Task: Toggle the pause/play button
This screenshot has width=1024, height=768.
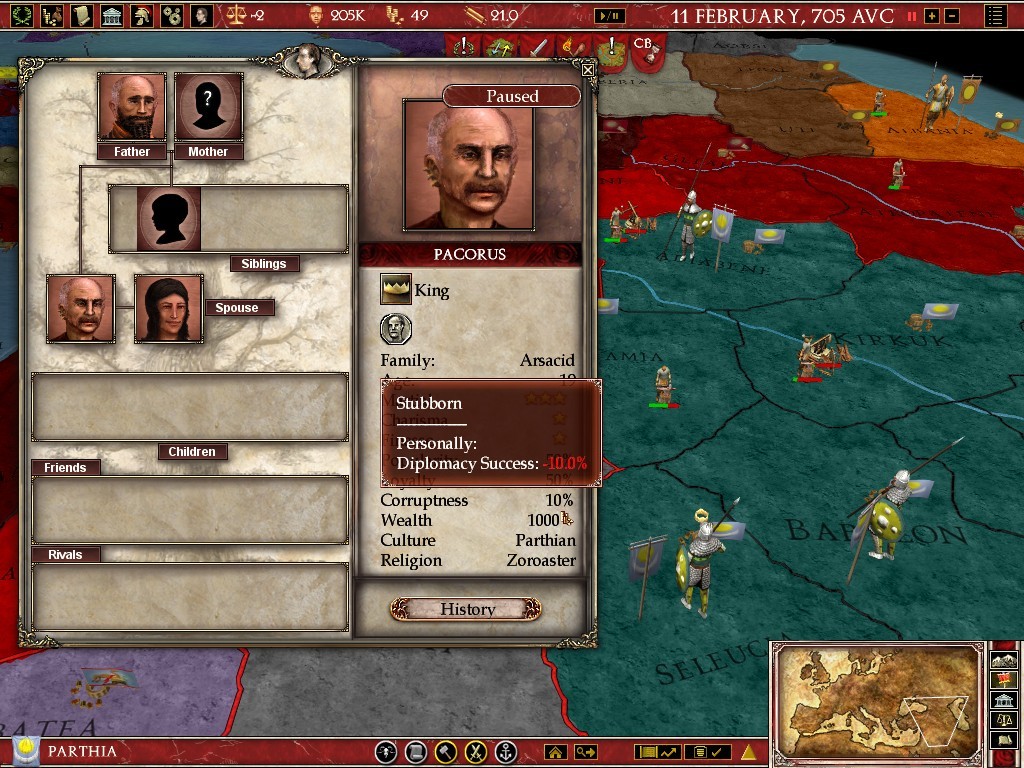Action: 608,16
